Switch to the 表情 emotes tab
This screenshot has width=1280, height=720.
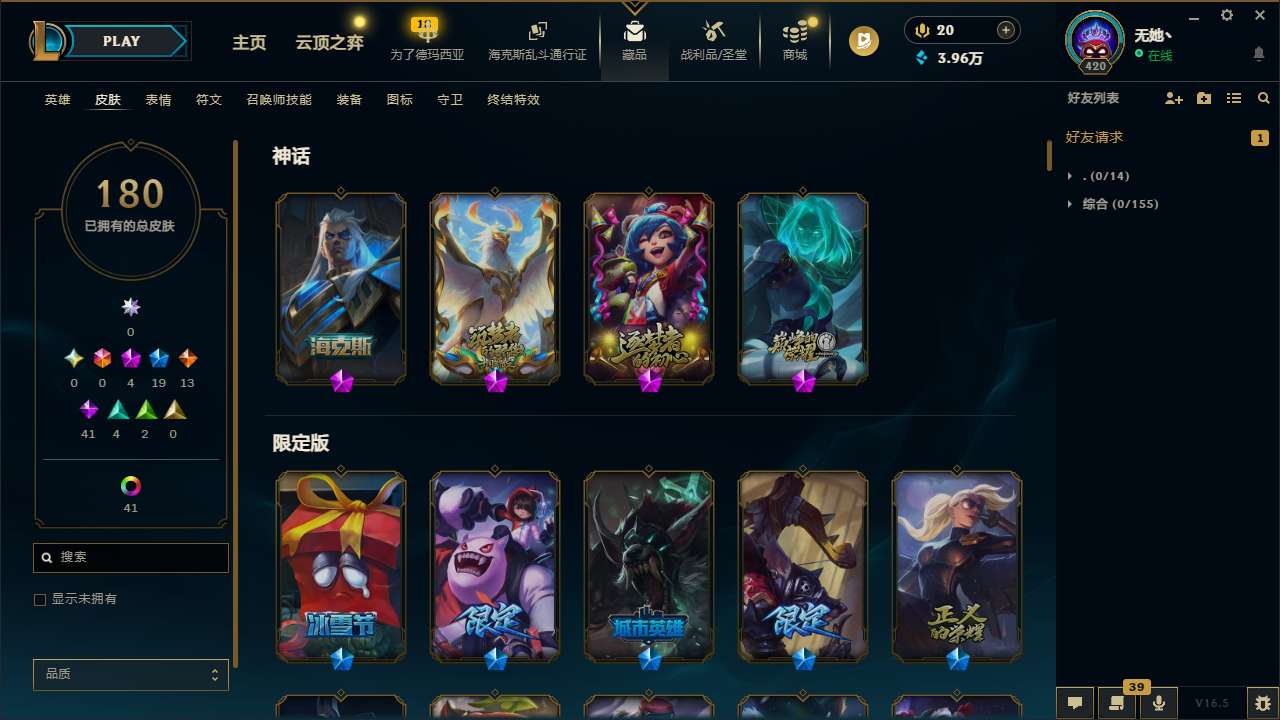157,99
